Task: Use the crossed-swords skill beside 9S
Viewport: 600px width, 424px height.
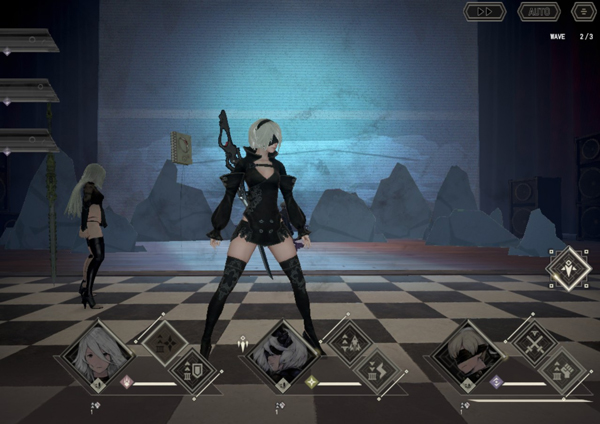Action: pyautogui.click(x=533, y=341)
